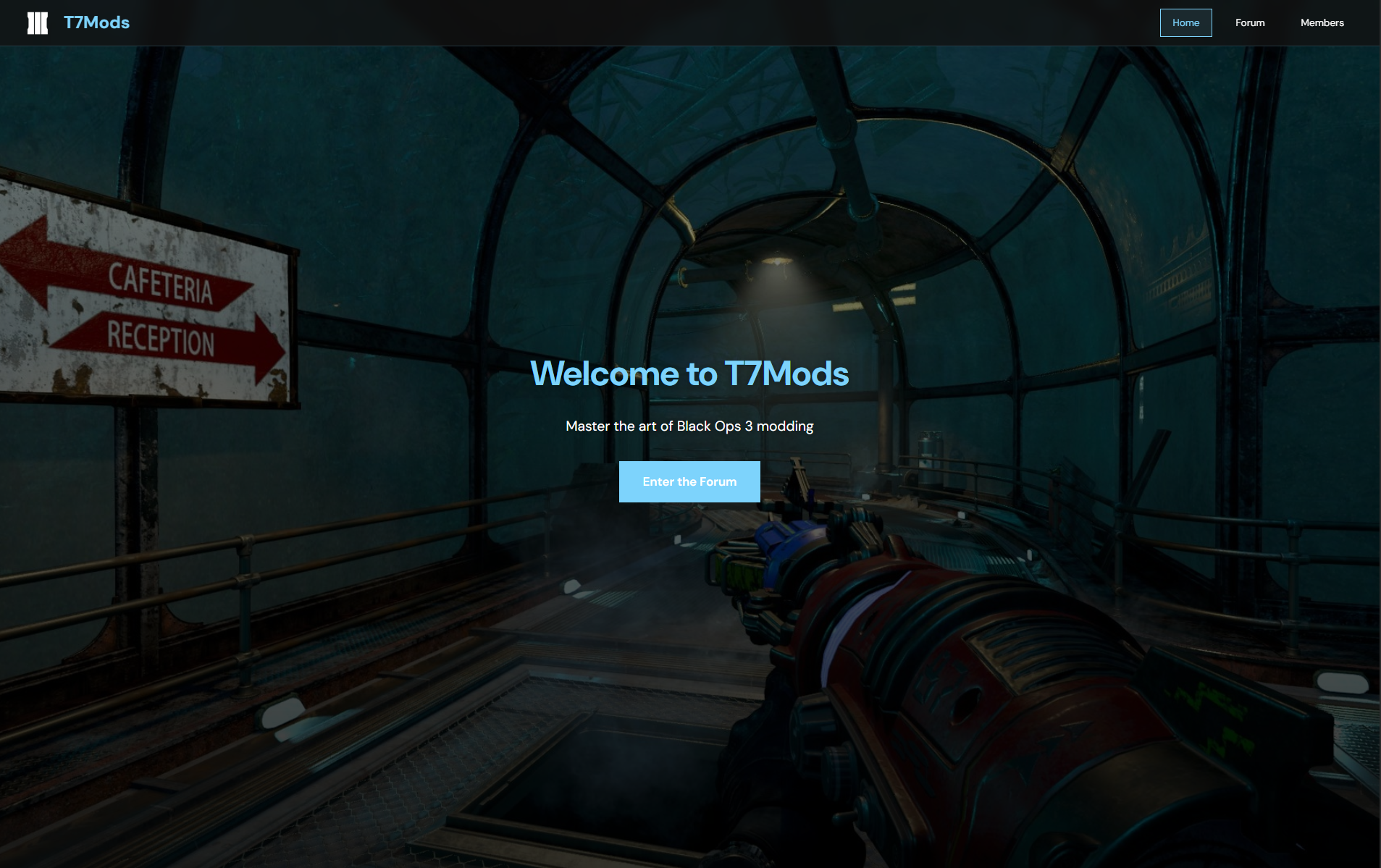Open the homepage via the header logo mark
This screenshot has height=868, width=1381.
pos(37,22)
